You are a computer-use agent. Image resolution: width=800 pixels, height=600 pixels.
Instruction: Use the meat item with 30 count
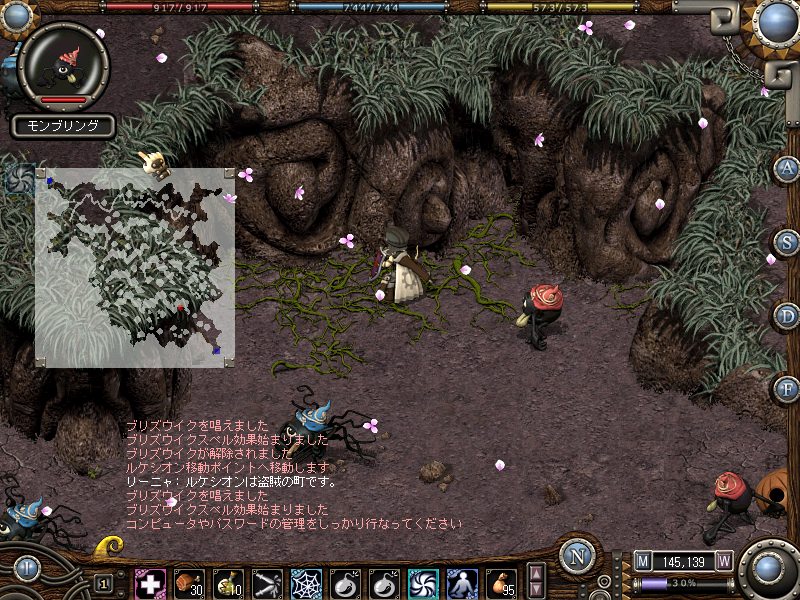189,583
